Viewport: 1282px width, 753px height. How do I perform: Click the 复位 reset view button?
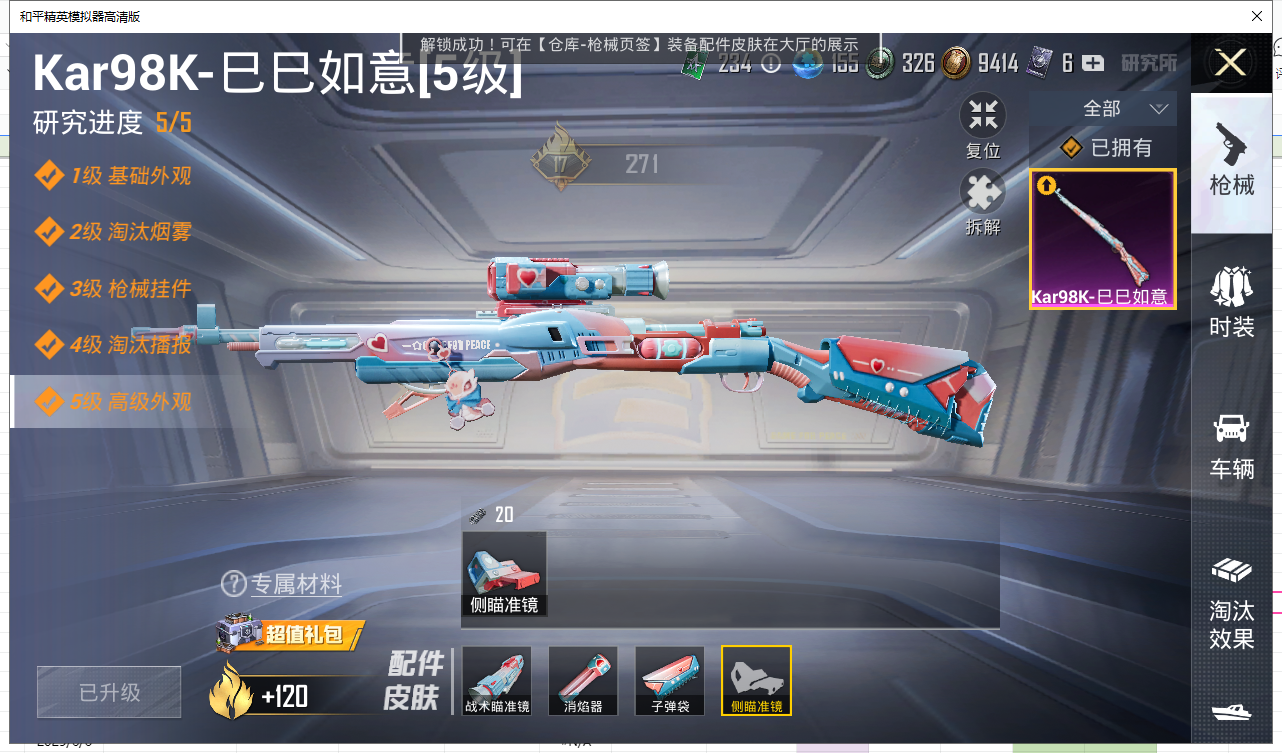(982, 126)
